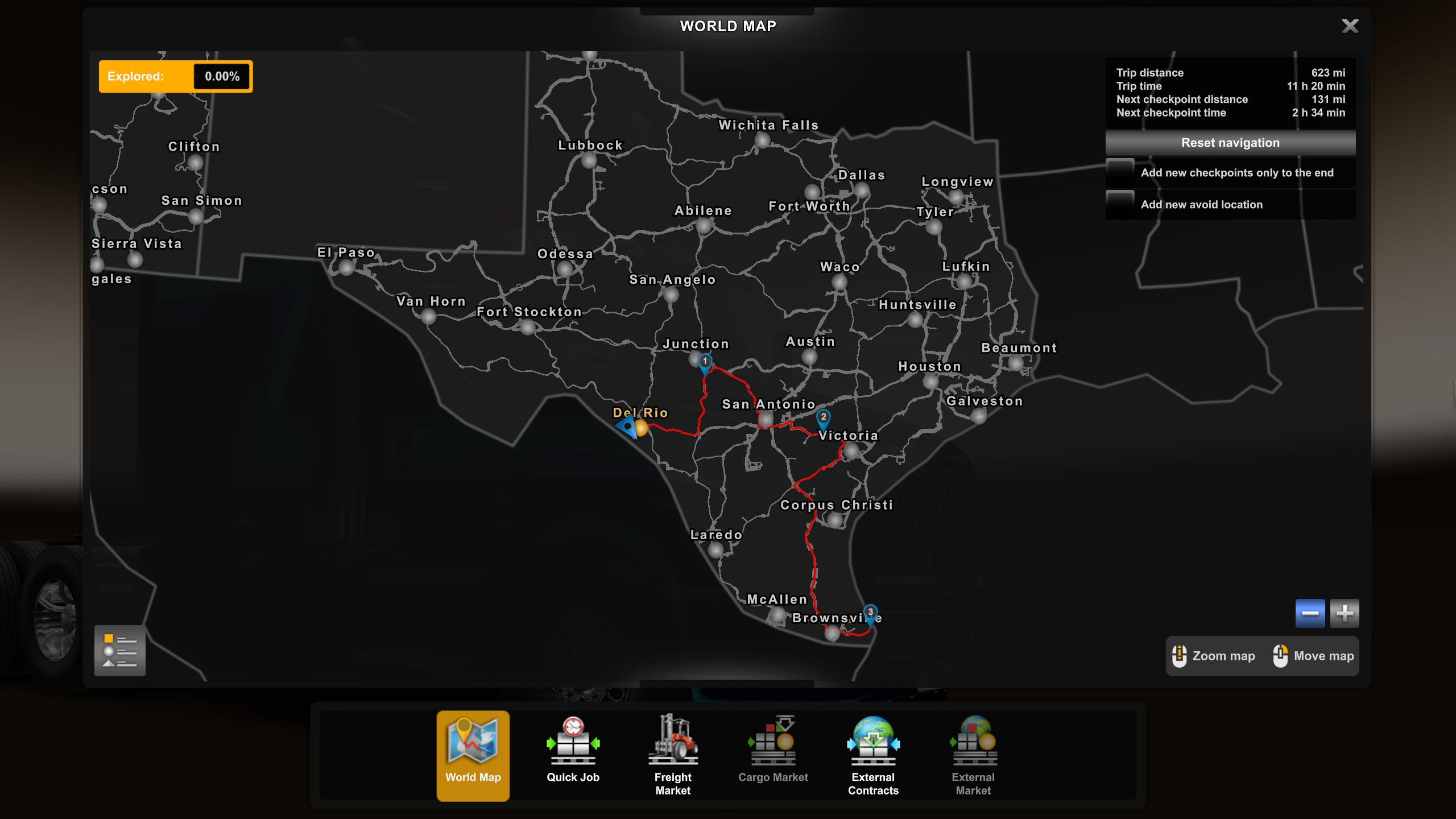
Task: Open the Freight Market
Action: pos(673,756)
